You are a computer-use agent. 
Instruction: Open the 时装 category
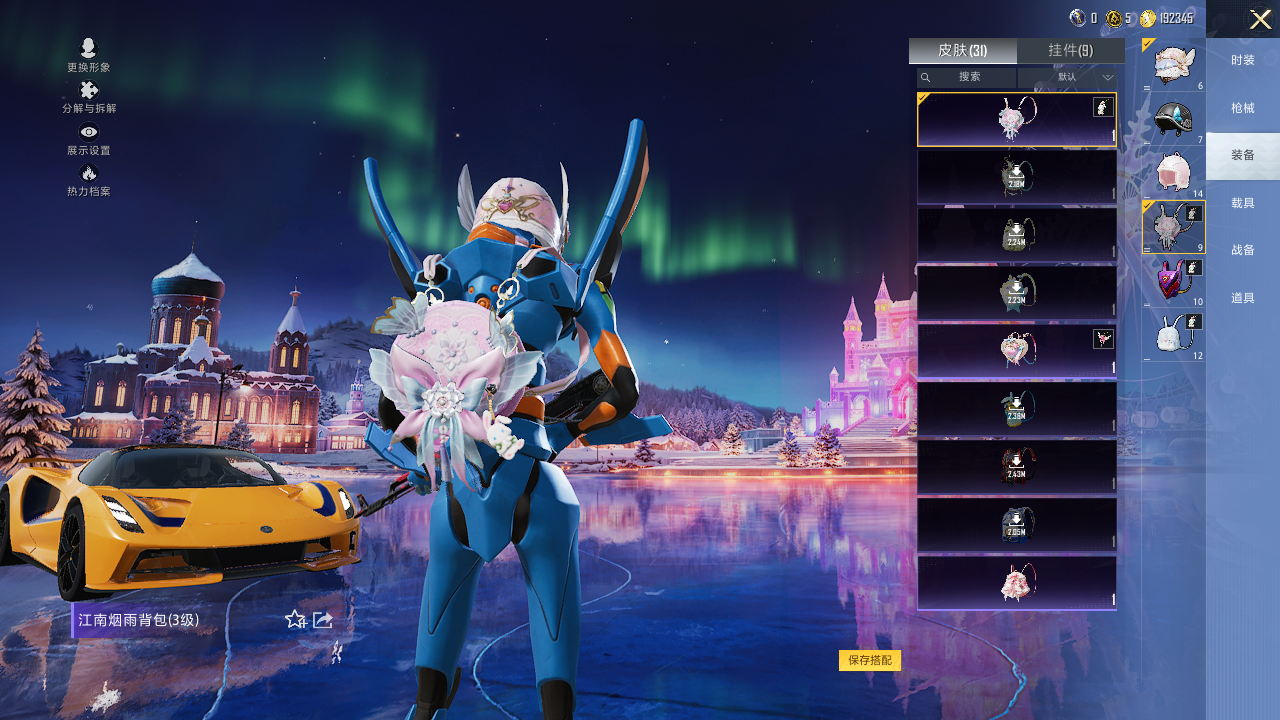(1243, 60)
